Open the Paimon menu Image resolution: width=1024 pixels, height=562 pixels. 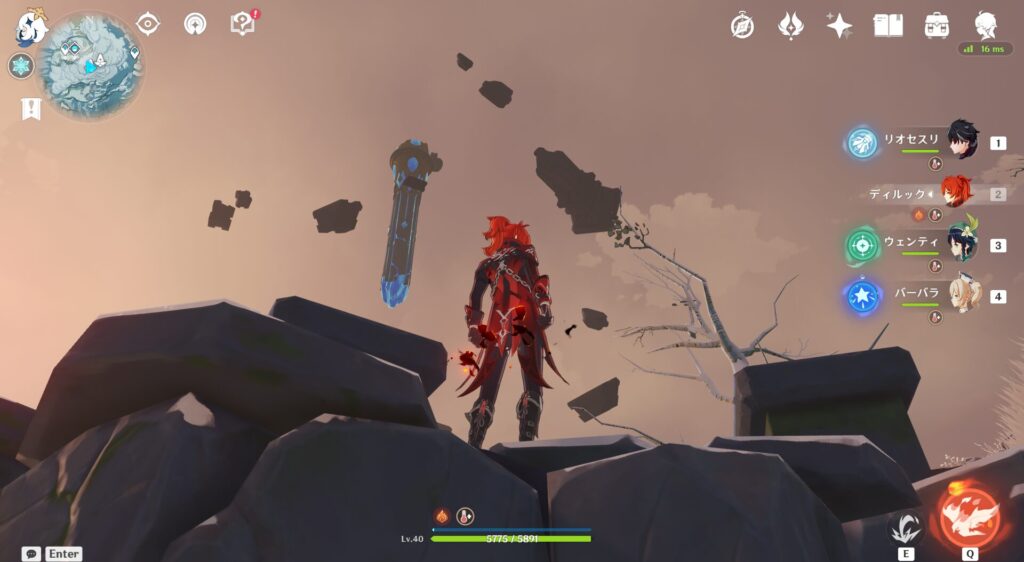pos(30,27)
